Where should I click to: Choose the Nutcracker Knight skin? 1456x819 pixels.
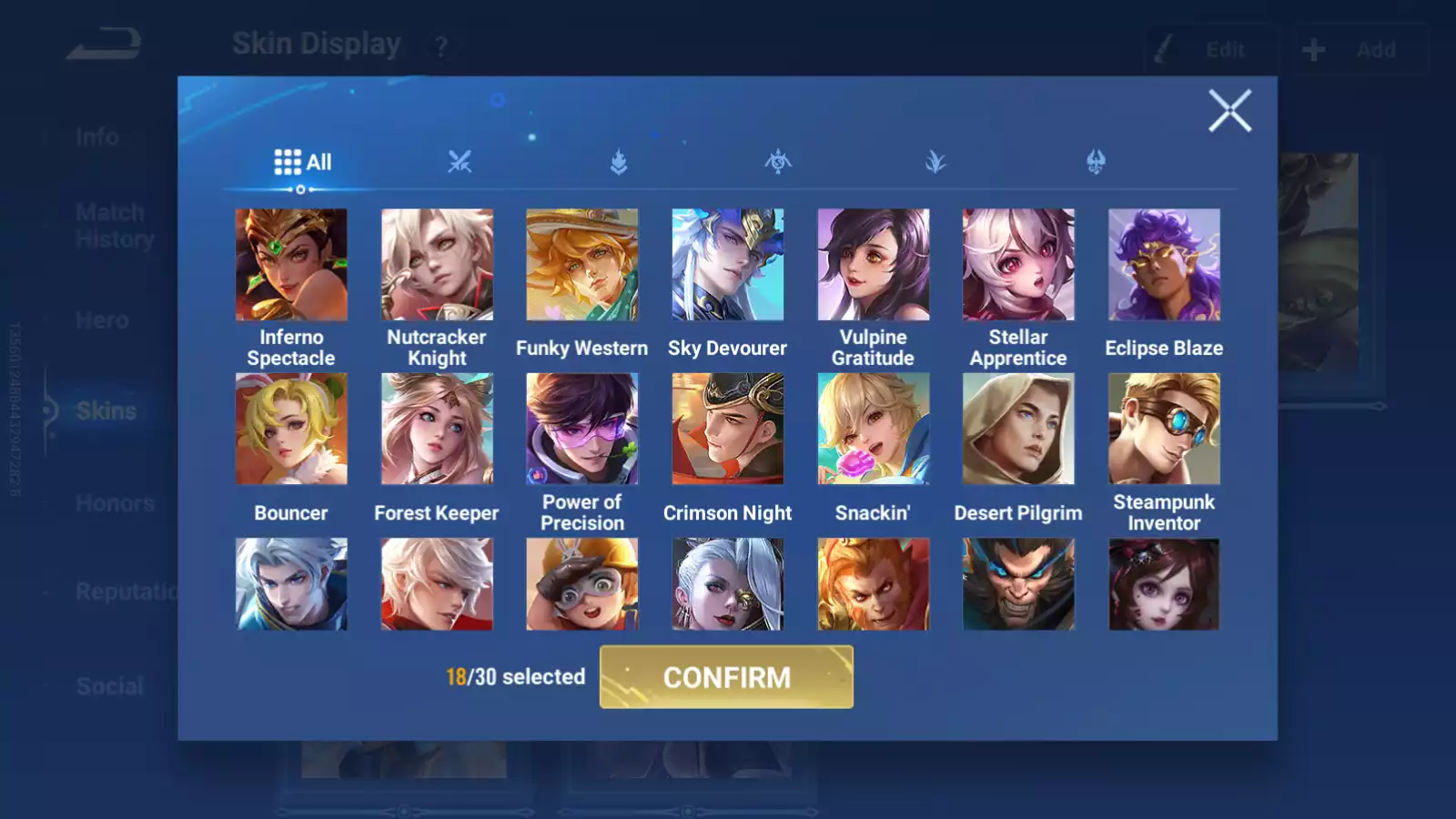click(x=437, y=265)
